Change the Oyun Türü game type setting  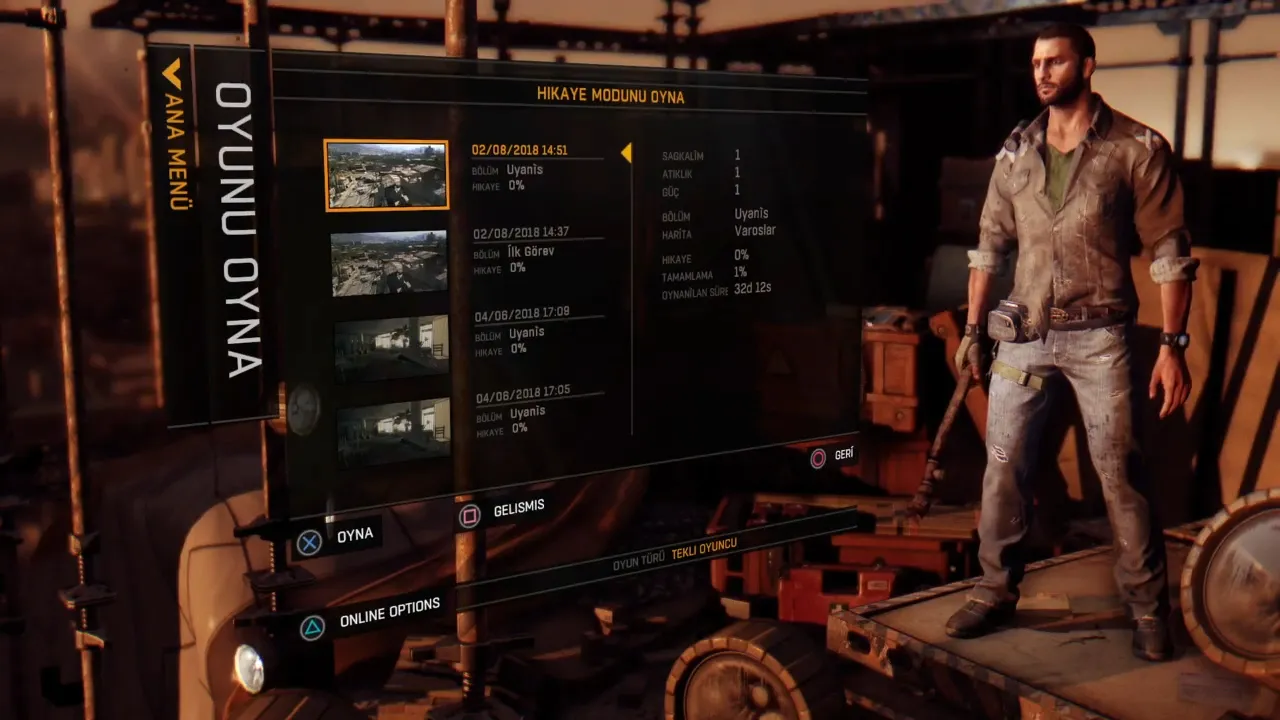click(676, 549)
